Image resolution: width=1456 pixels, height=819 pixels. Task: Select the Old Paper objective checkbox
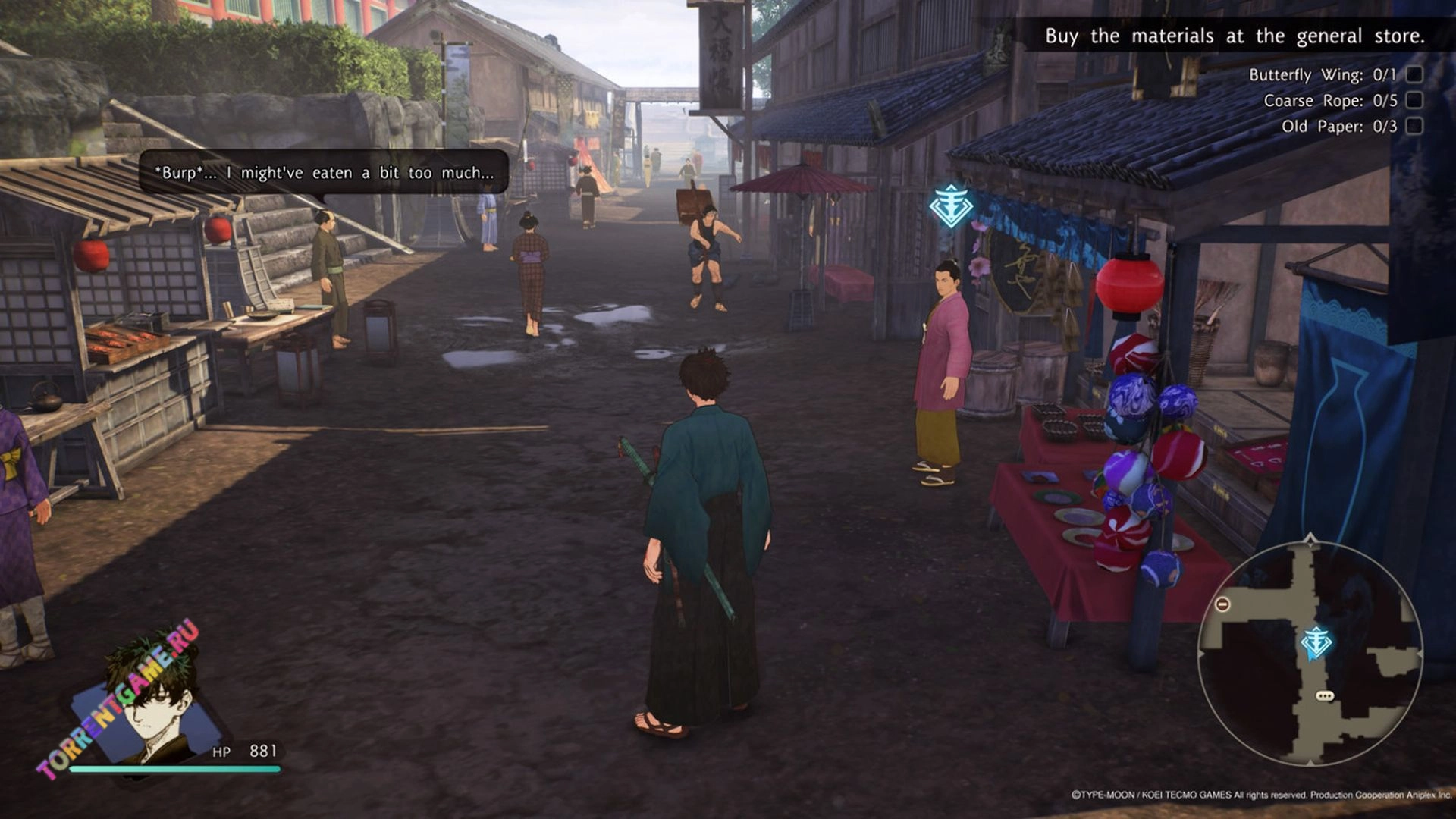[1414, 126]
